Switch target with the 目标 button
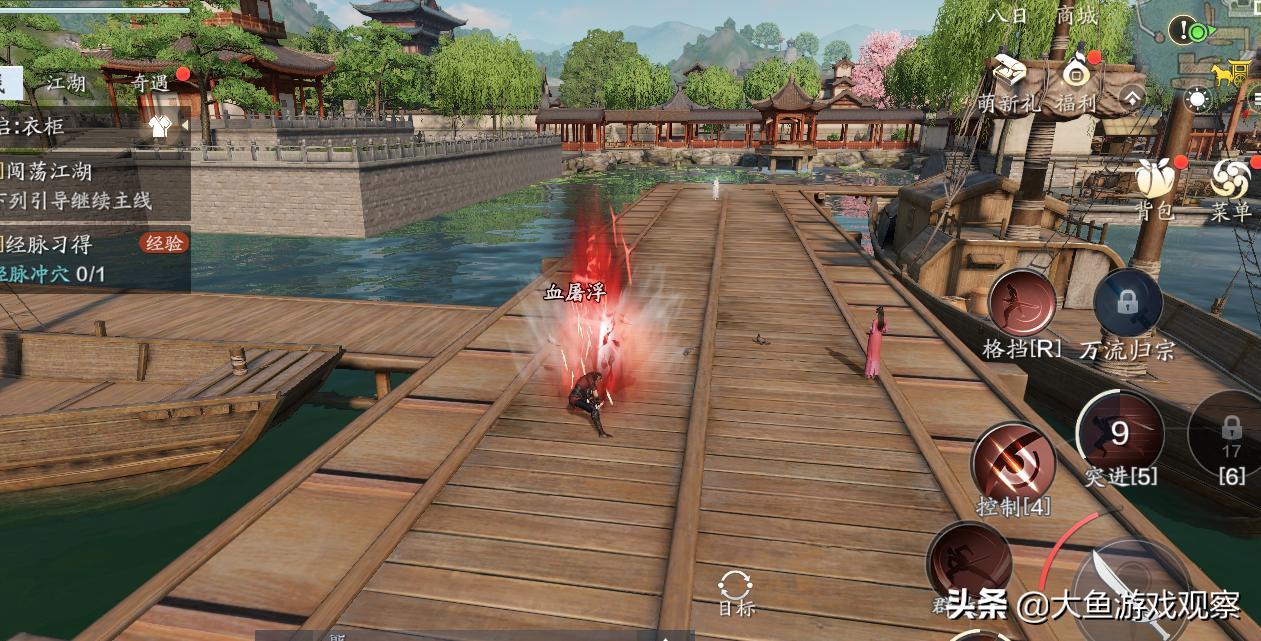Image resolution: width=1261 pixels, height=641 pixels. tap(736, 591)
